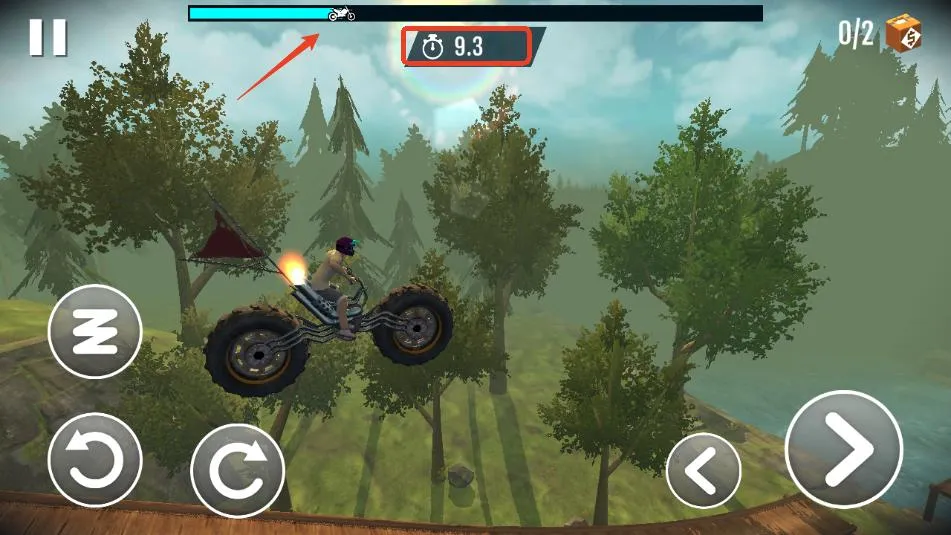Rotate the bike counterclockwise
This screenshot has width=951, height=535.
pyautogui.click(x=95, y=459)
